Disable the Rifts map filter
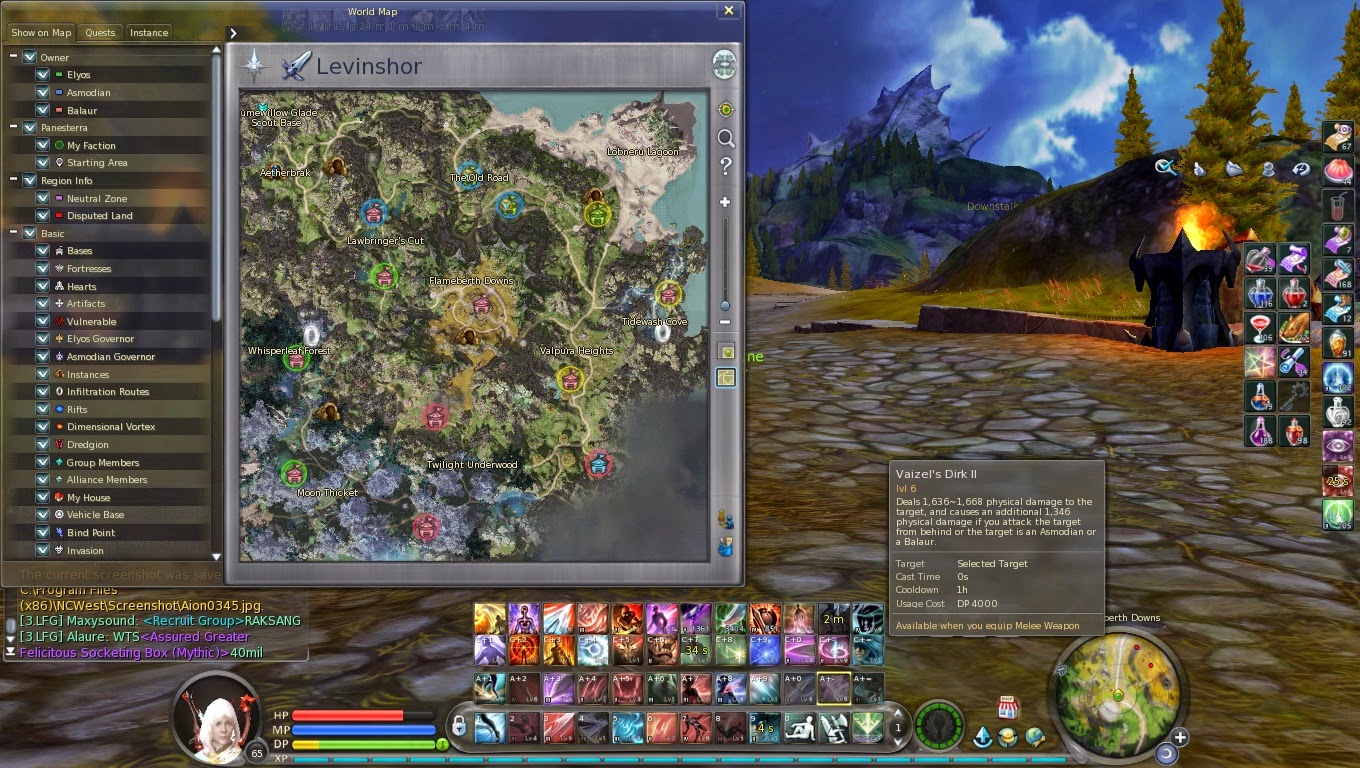Image resolution: width=1360 pixels, height=768 pixels. tap(41, 409)
